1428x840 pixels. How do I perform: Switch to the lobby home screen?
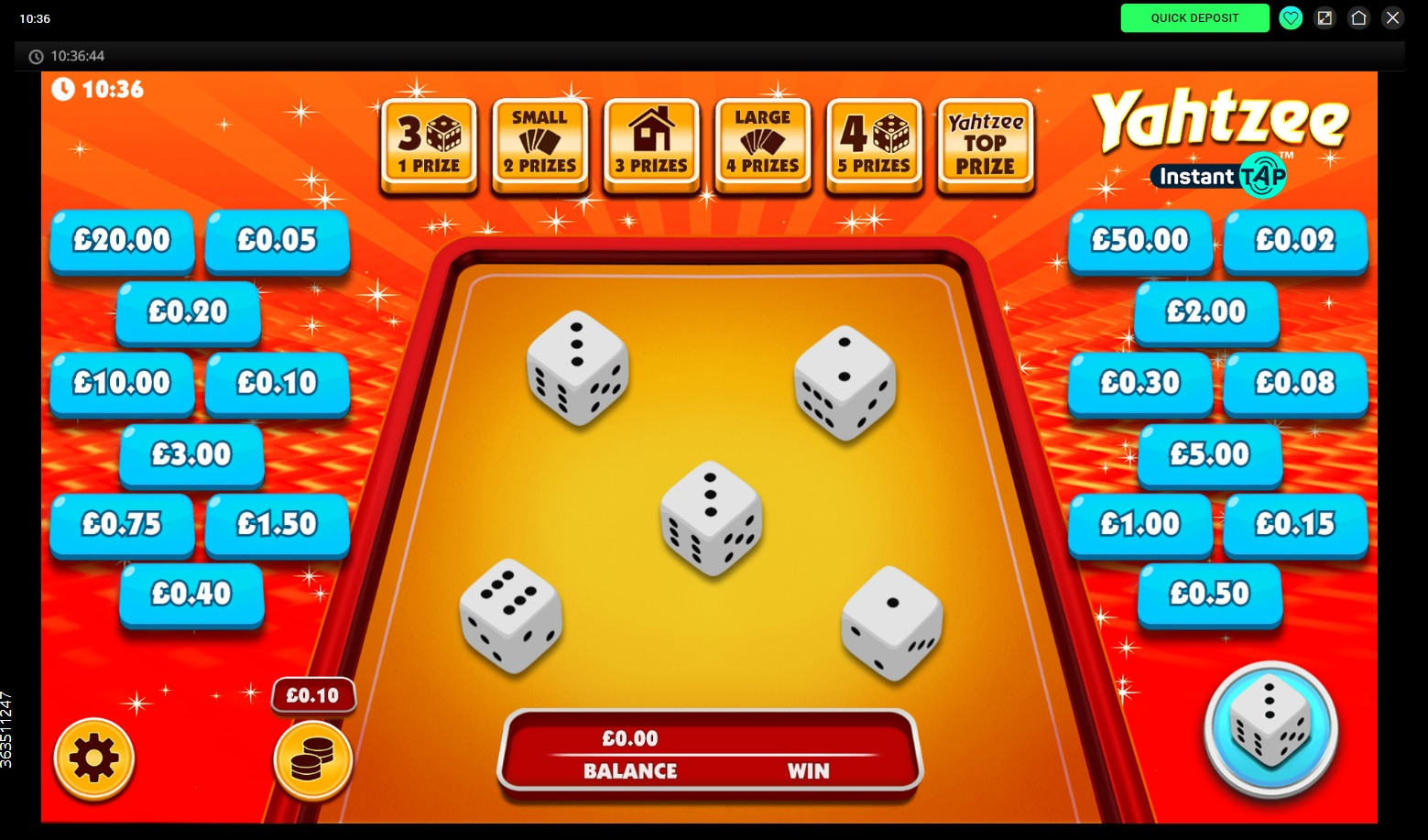coord(1358,17)
